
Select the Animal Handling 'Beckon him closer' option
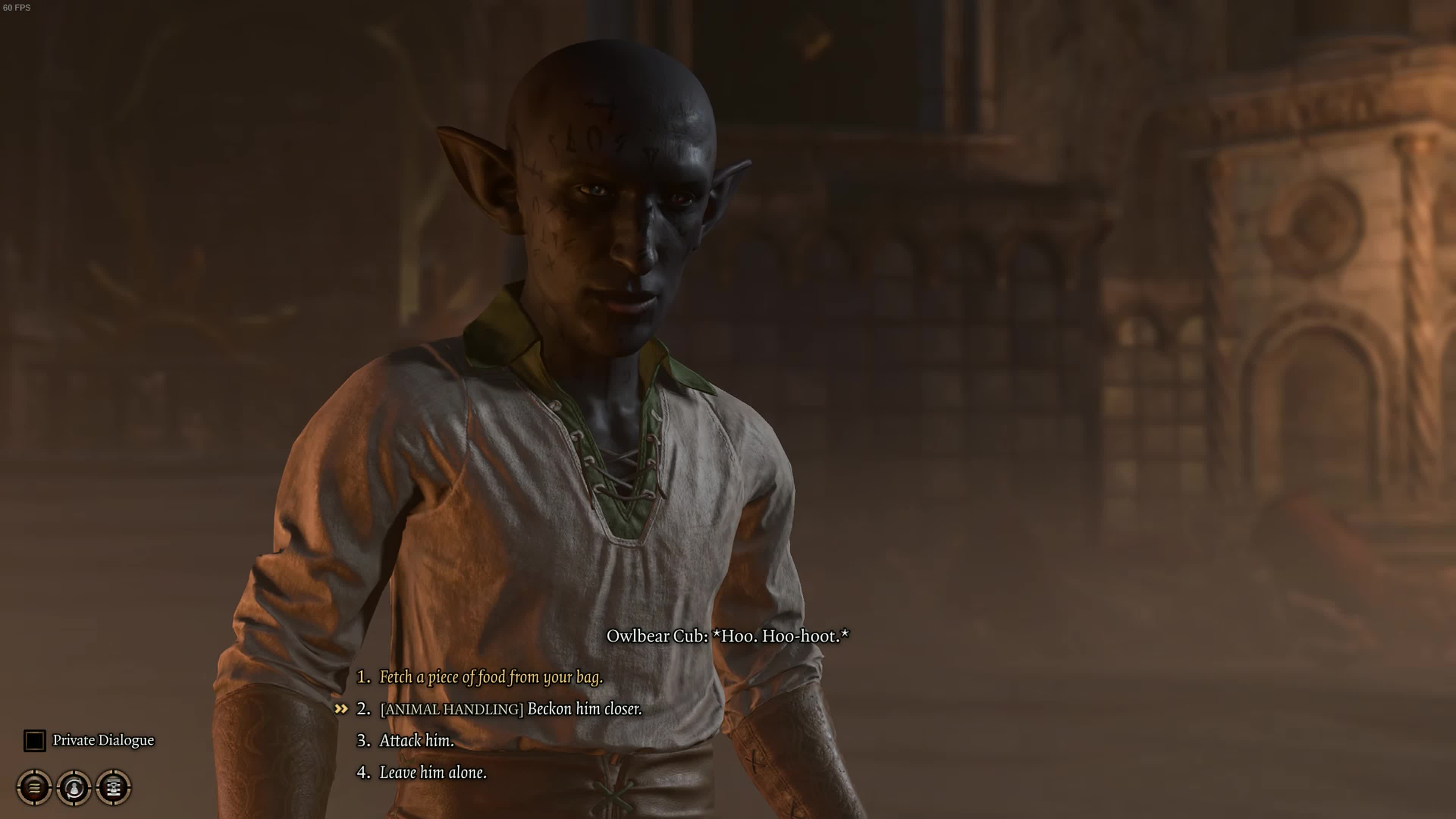pyautogui.click(x=510, y=709)
